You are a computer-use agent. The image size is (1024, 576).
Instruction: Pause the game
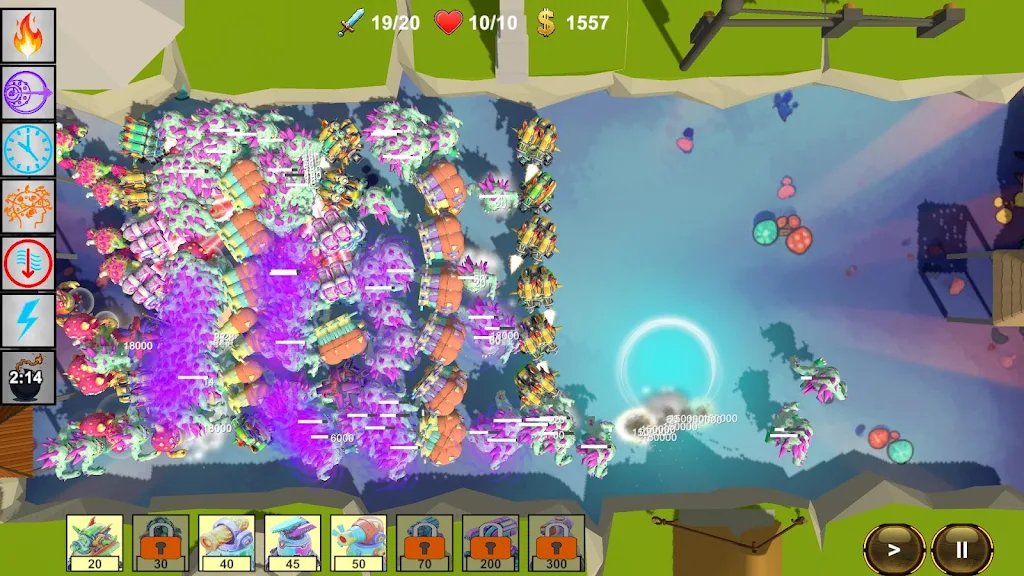tap(961, 549)
